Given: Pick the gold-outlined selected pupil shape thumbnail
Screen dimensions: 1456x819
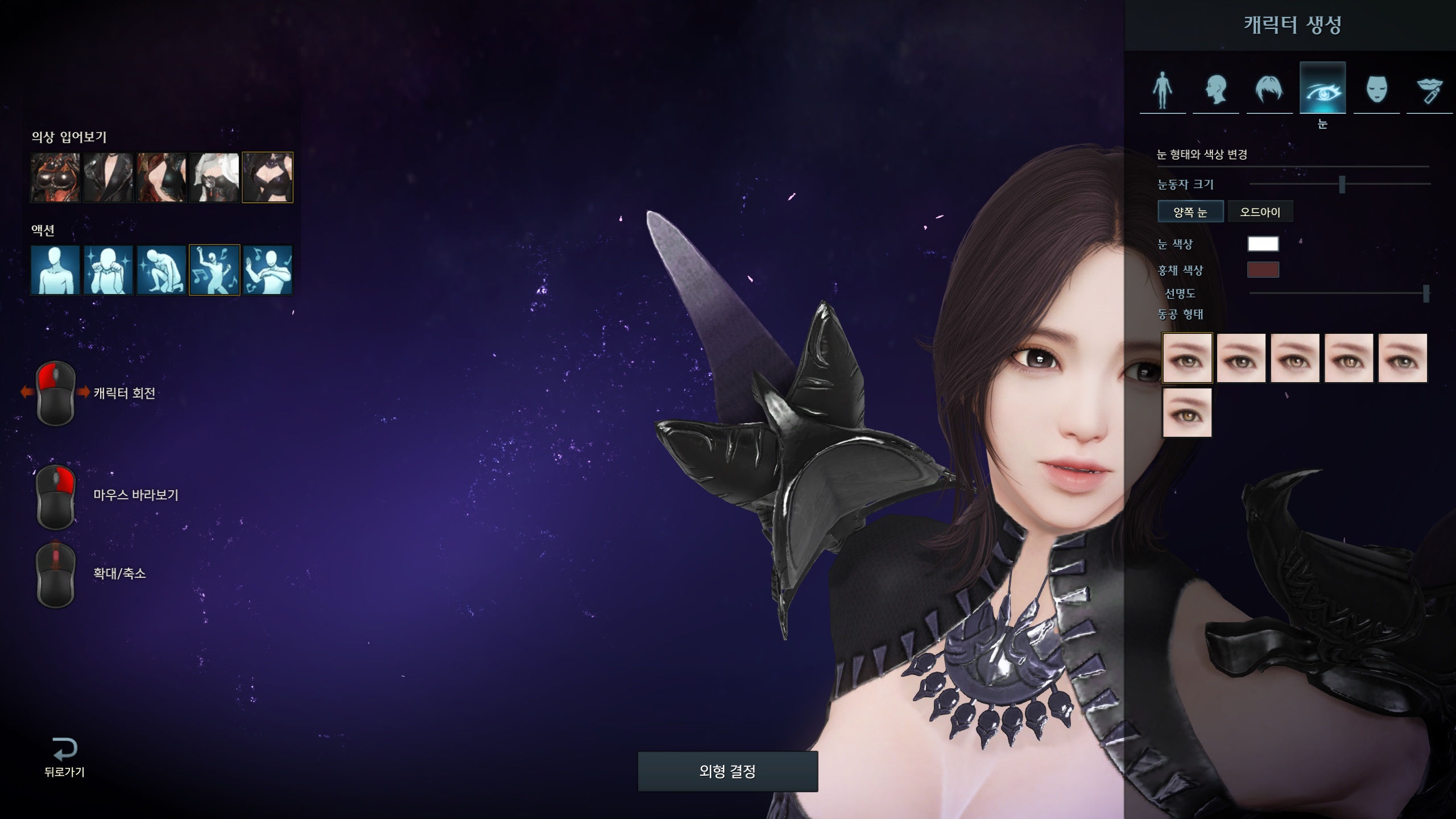Looking at the screenshot, I should coord(1187,358).
